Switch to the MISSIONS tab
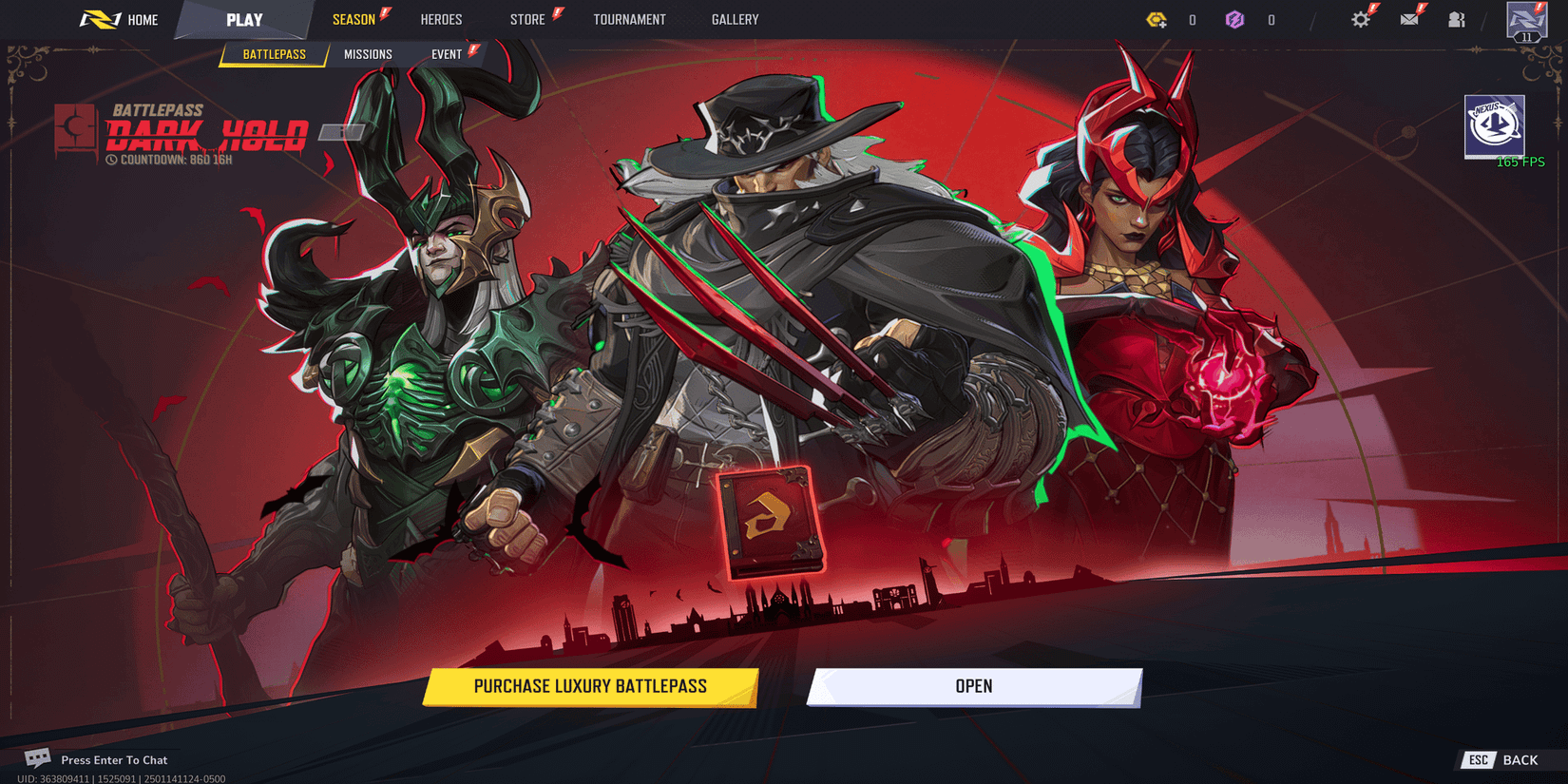The image size is (1568, 784). tap(370, 54)
